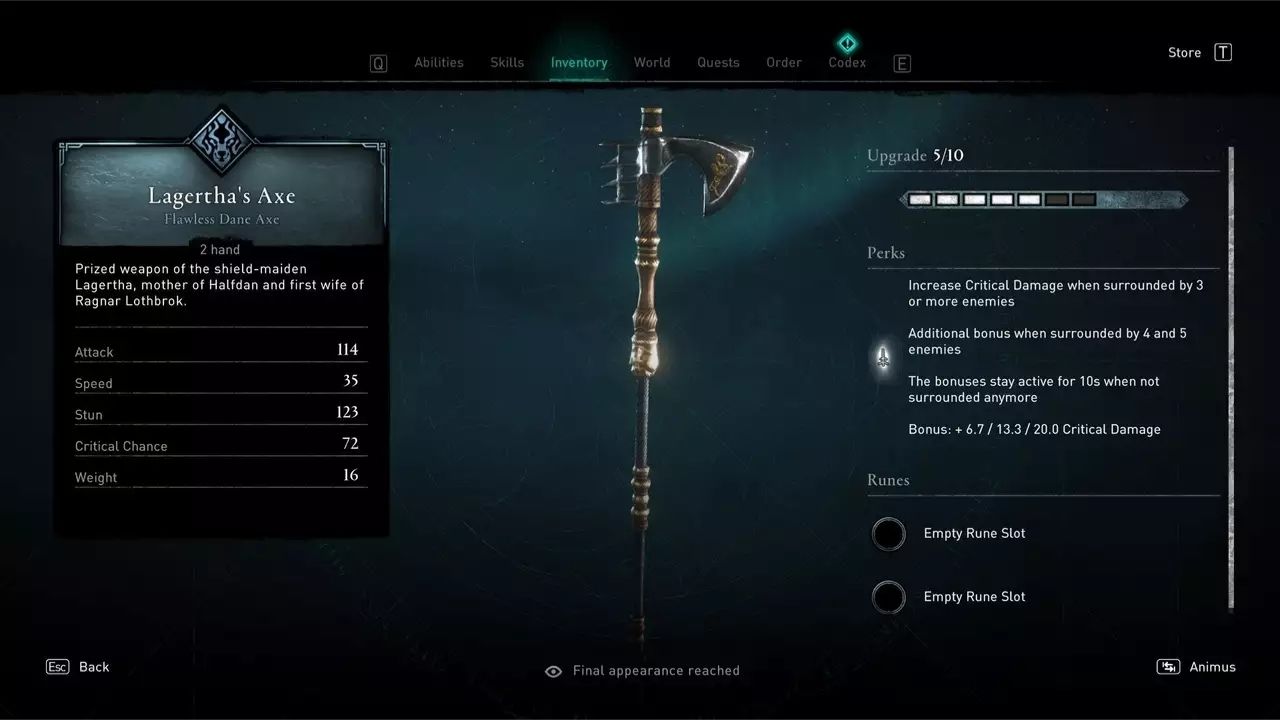Go to the World tab

point(652,62)
